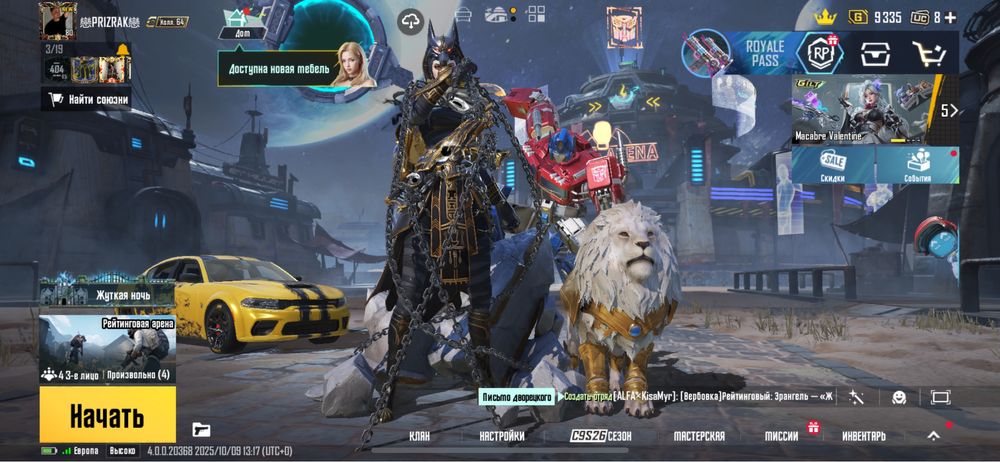Image resolution: width=1000 pixels, height=462 pixels.
Task: Click the Найти союзни button
Action: click(x=89, y=99)
